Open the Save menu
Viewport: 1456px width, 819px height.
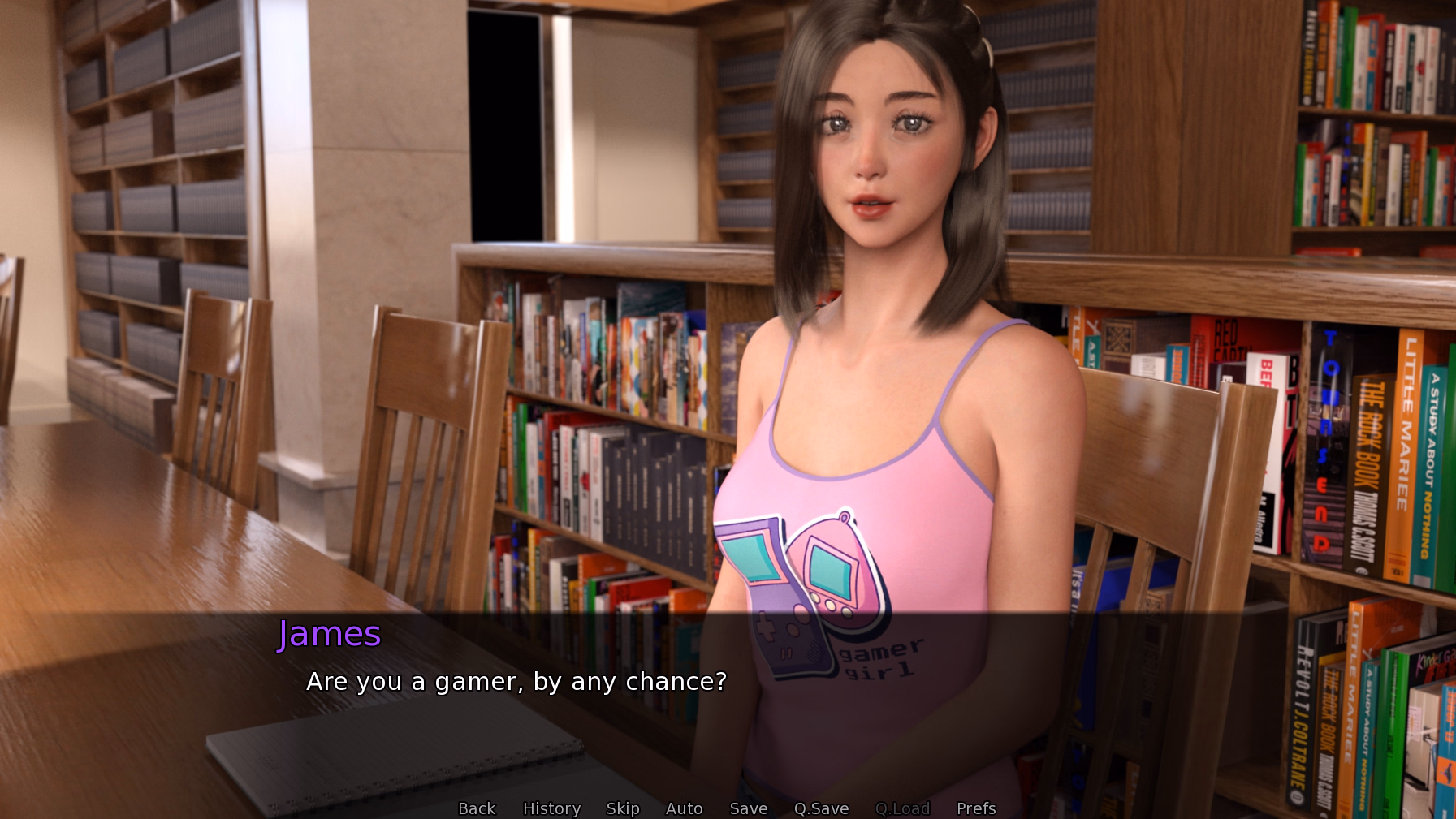(748, 808)
